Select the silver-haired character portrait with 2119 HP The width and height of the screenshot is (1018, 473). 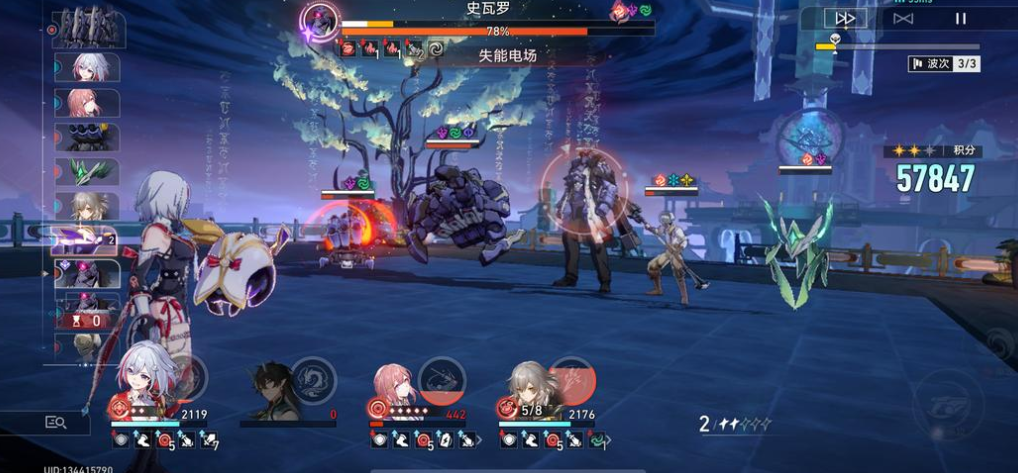tap(146, 380)
